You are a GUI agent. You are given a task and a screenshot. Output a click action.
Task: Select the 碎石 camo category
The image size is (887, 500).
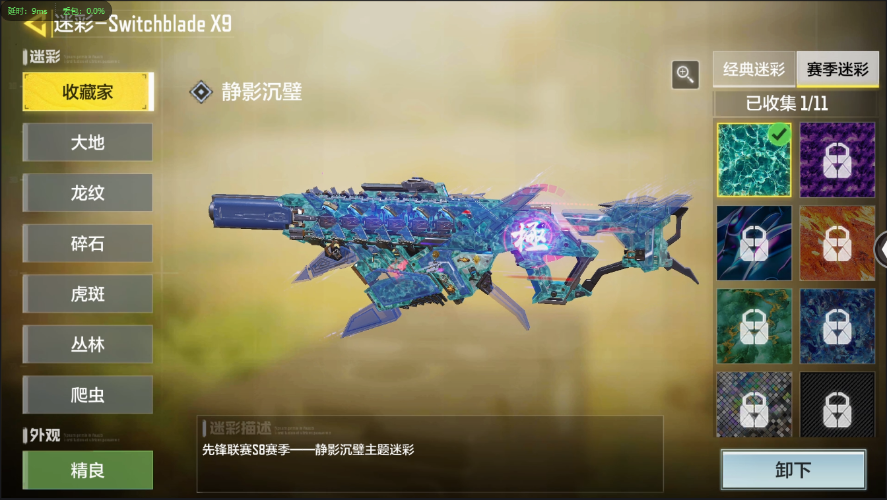point(88,244)
